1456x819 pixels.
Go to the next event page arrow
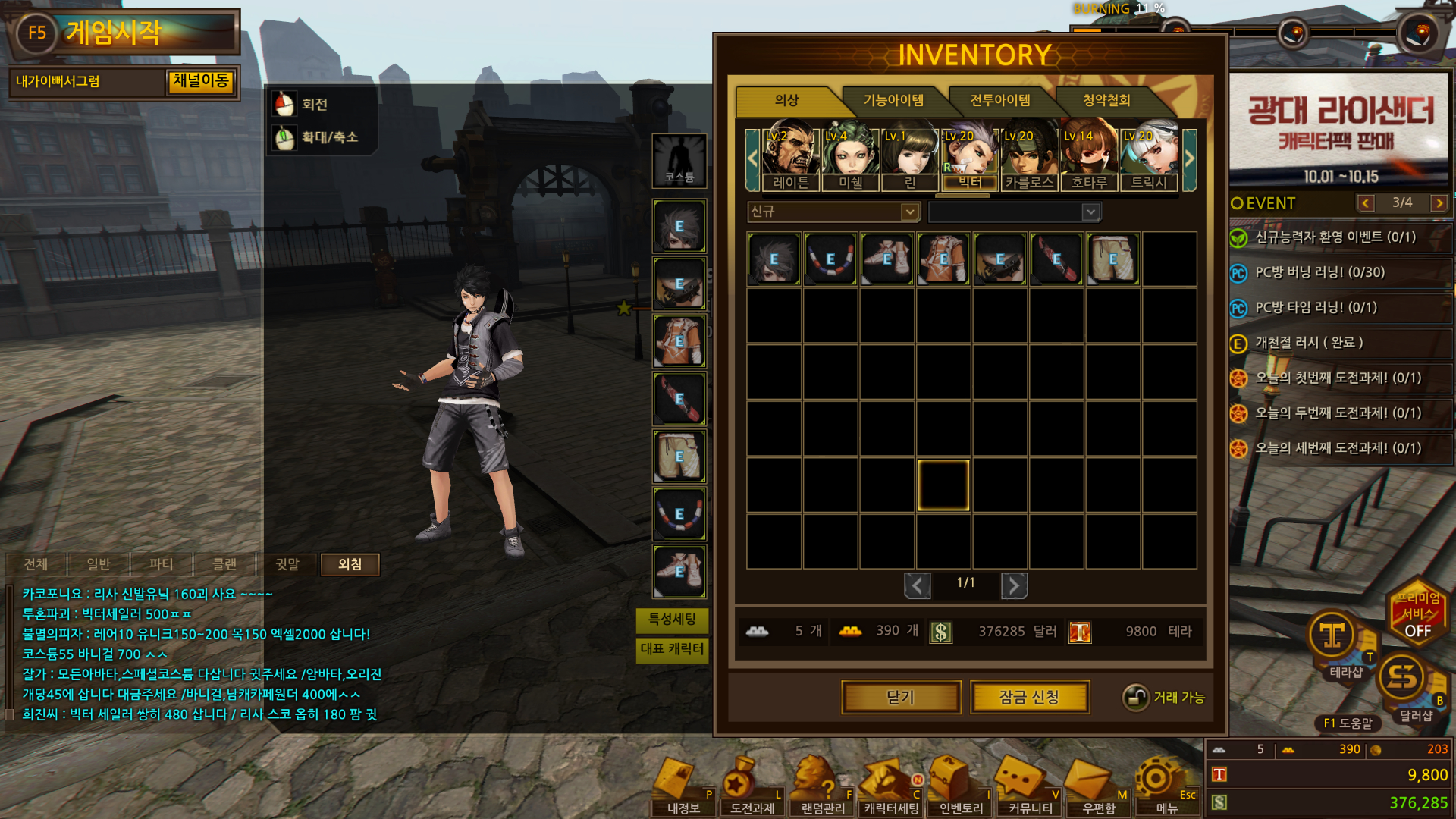(x=1439, y=203)
